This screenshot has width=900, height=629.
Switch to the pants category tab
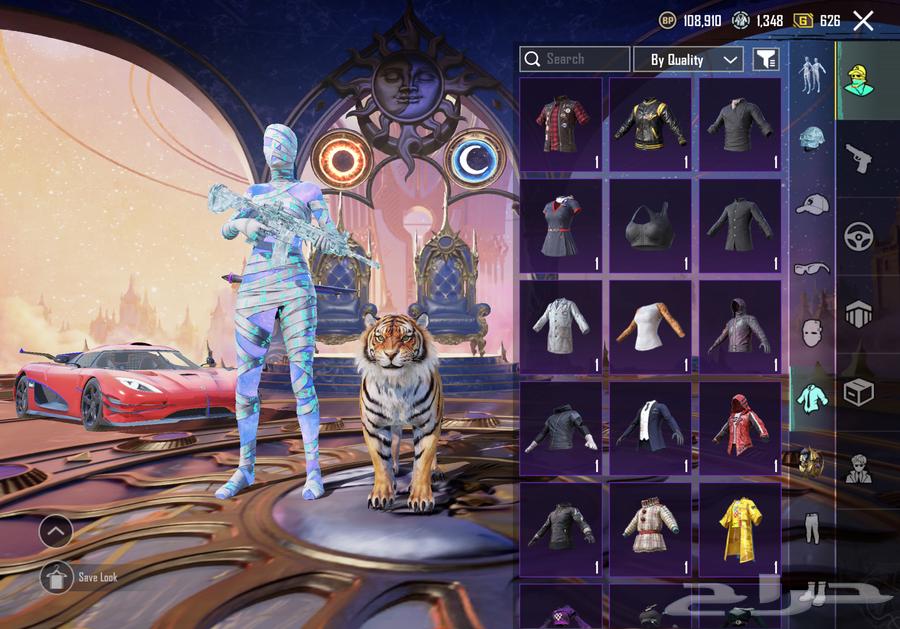(811, 527)
